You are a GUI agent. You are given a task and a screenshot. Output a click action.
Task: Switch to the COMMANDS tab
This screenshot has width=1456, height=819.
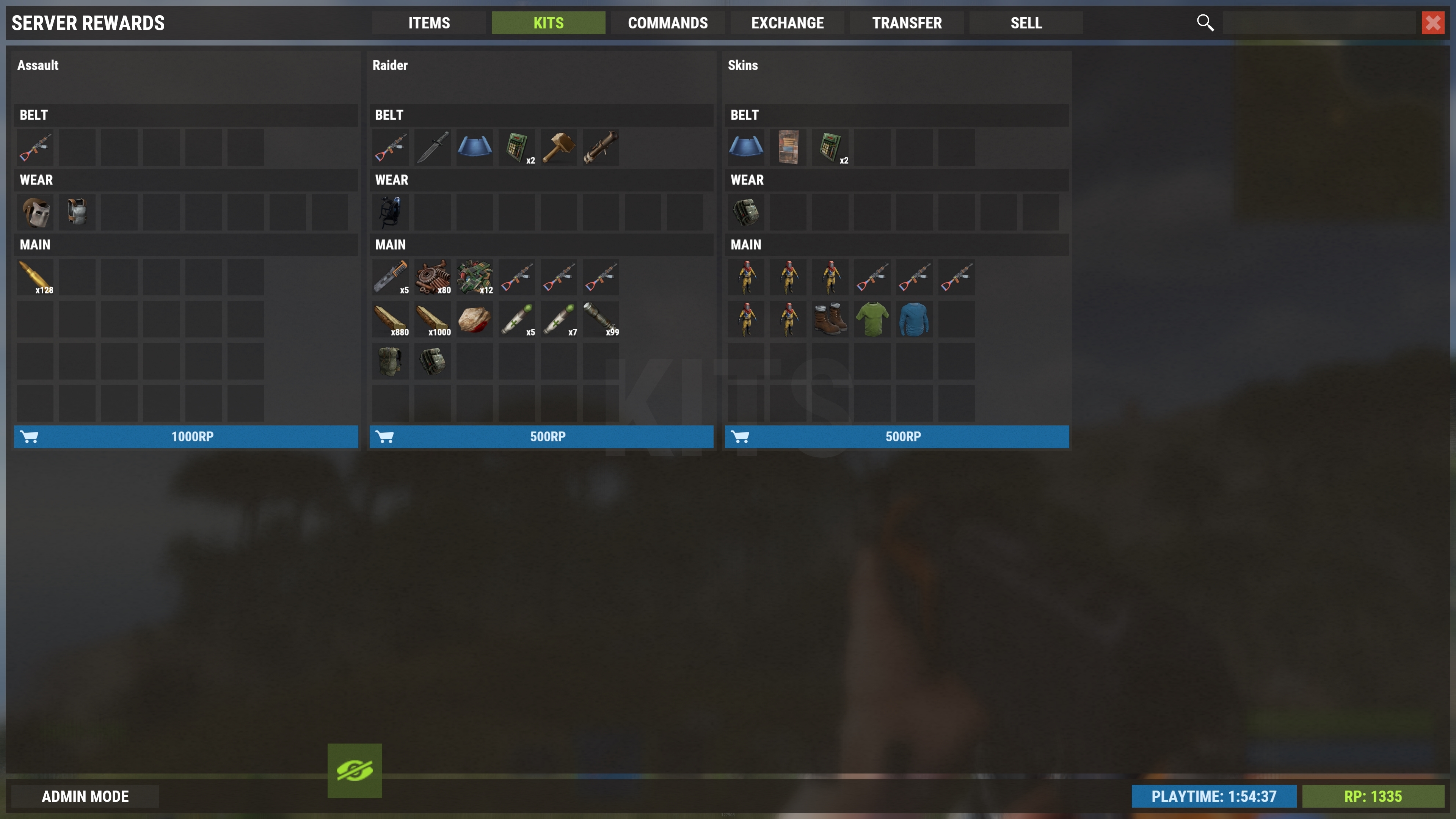(x=667, y=23)
